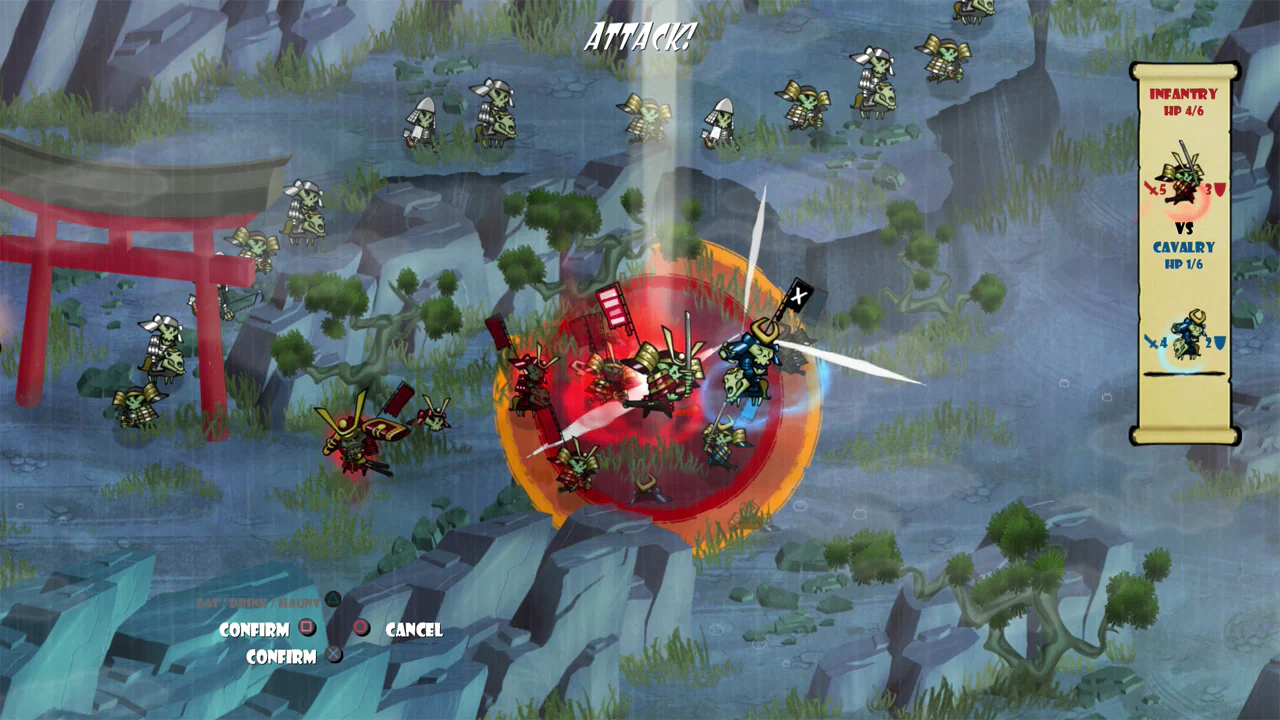Image resolution: width=1280 pixels, height=720 pixels.
Task: Click the CONFIRM text beside Square
Action: pyautogui.click(x=255, y=628)
